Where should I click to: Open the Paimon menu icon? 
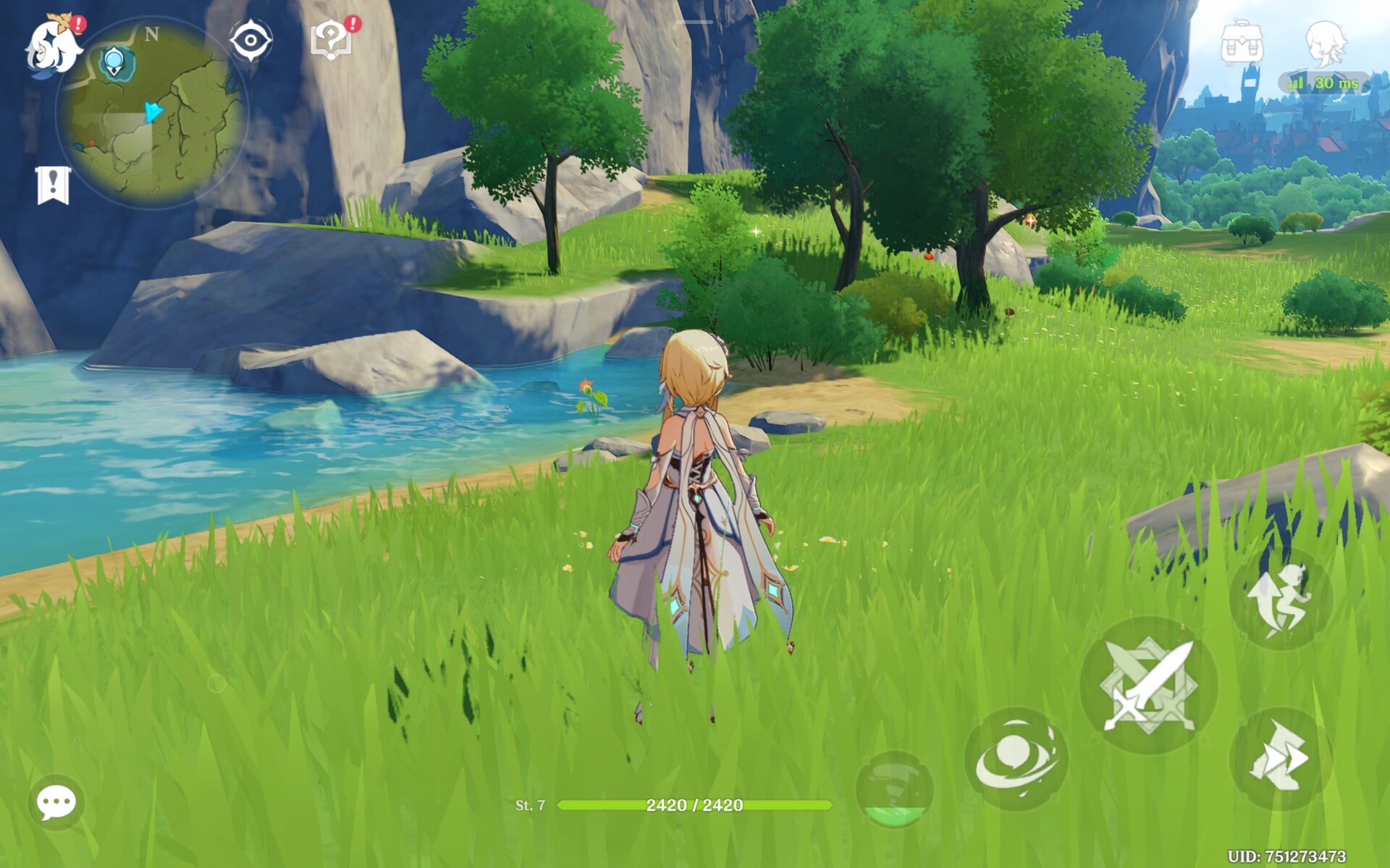pos(52,48)
